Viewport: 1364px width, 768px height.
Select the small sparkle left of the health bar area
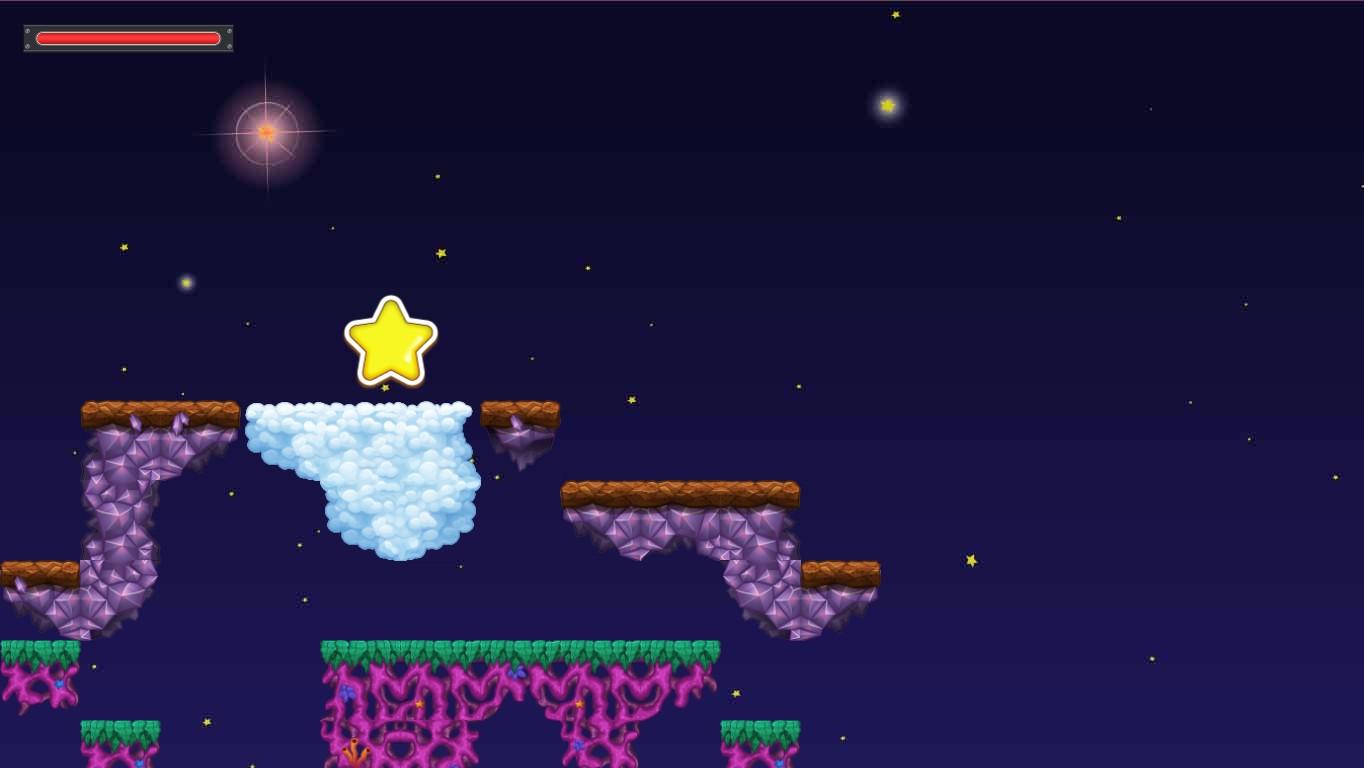(x=123, y=246)
